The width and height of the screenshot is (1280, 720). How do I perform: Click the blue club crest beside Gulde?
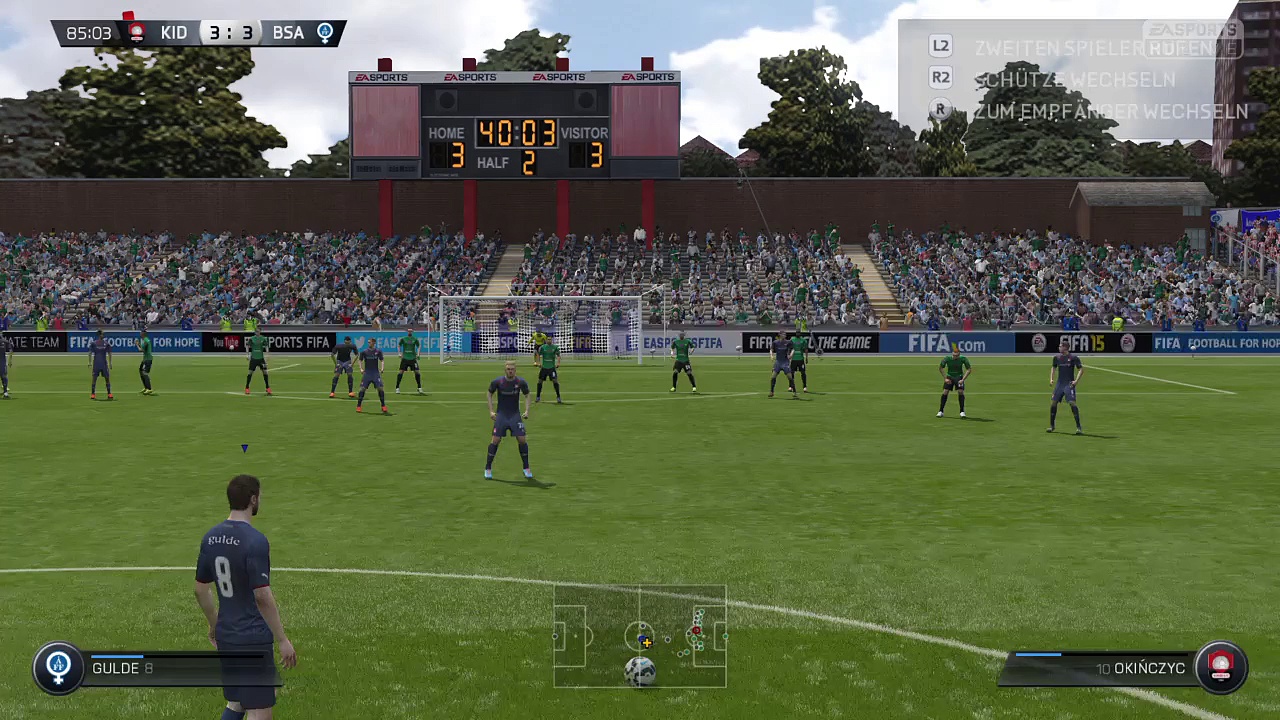(x=58, y=667)
